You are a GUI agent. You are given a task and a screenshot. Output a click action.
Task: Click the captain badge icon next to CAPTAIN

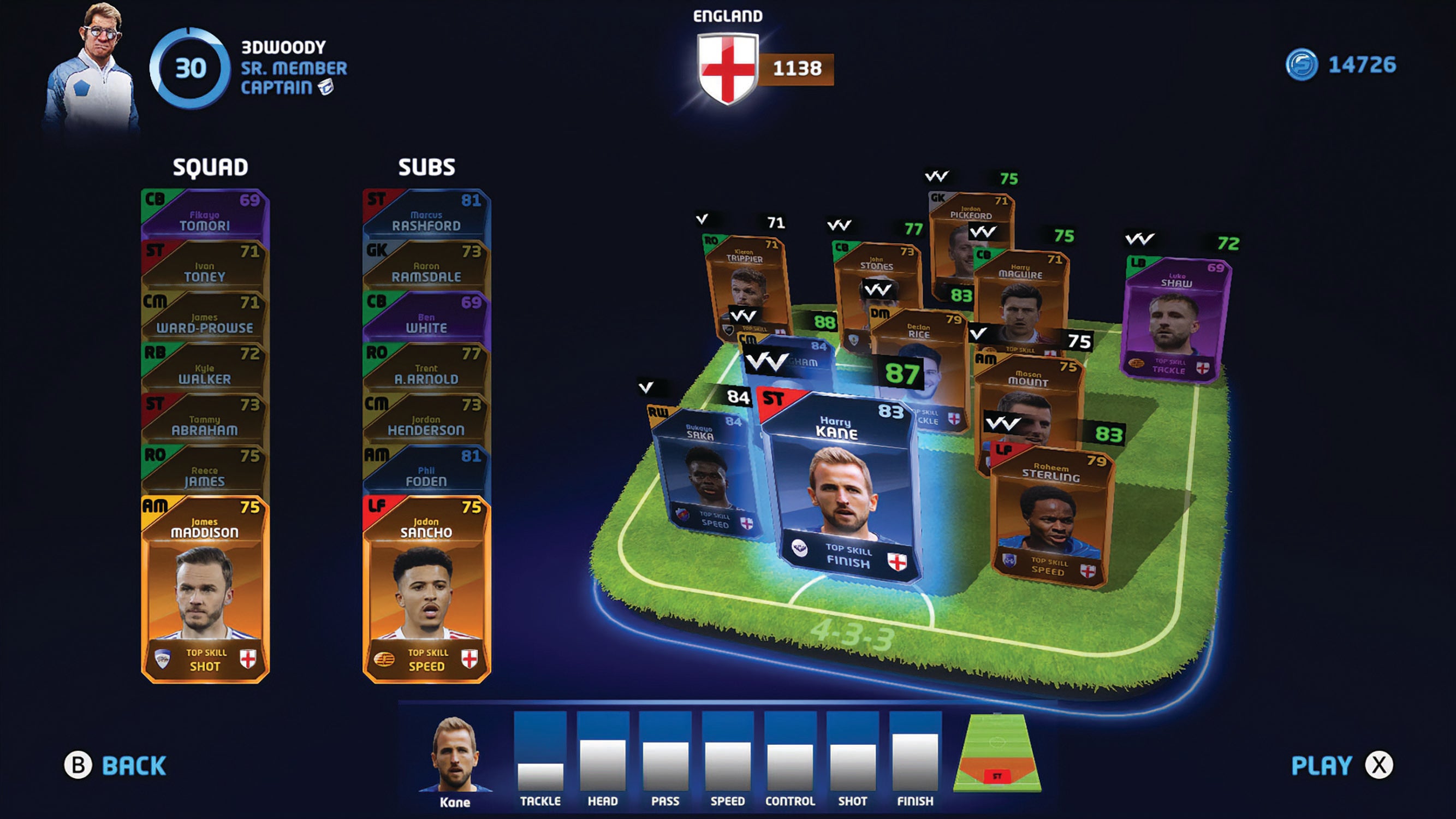click(x=326, y=87)
